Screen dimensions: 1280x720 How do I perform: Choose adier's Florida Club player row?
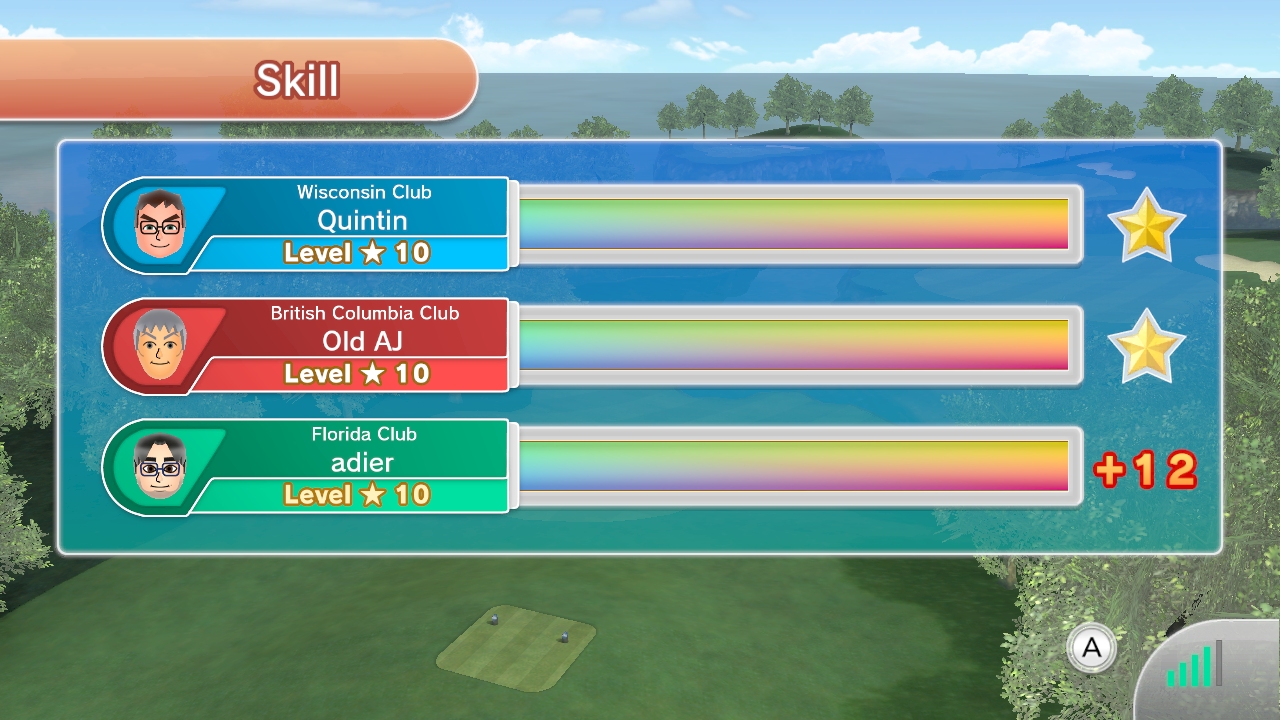tap(362, 465)
